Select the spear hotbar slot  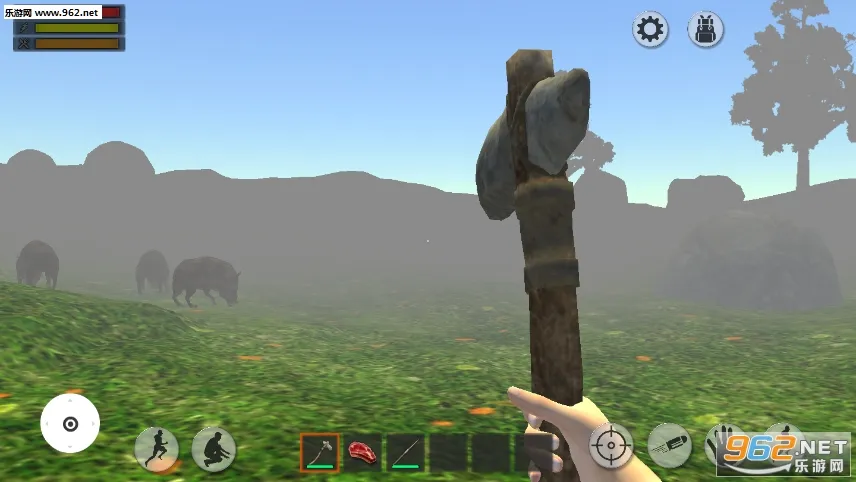coord(406,452)
